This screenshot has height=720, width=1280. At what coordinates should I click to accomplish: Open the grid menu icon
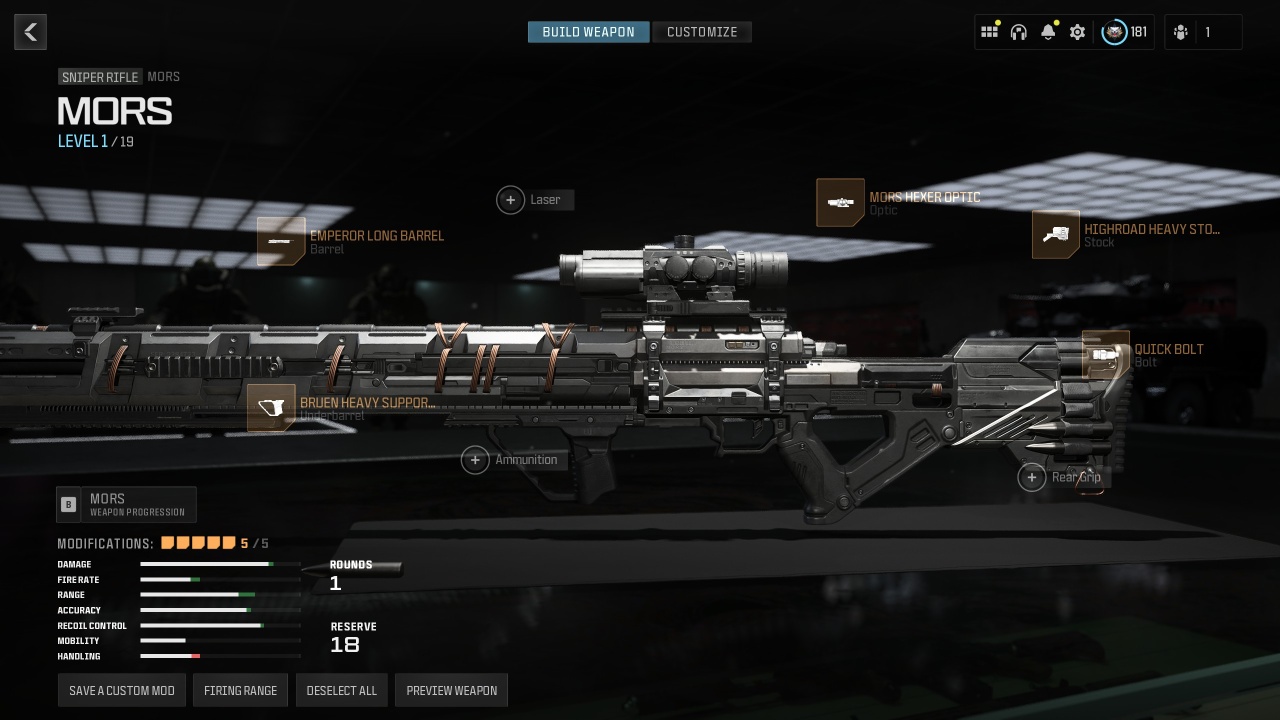point(989,32)
